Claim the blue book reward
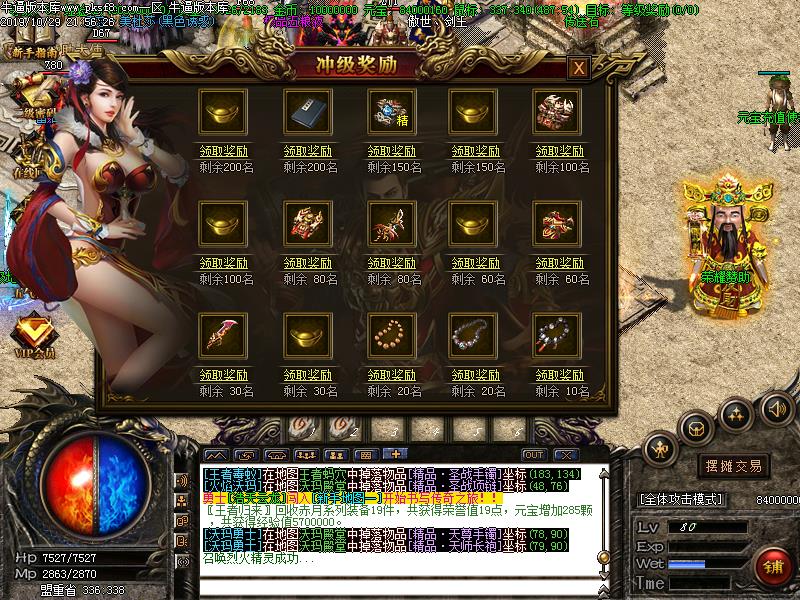Viewport: 800px width, 600px height. (308, 149)
